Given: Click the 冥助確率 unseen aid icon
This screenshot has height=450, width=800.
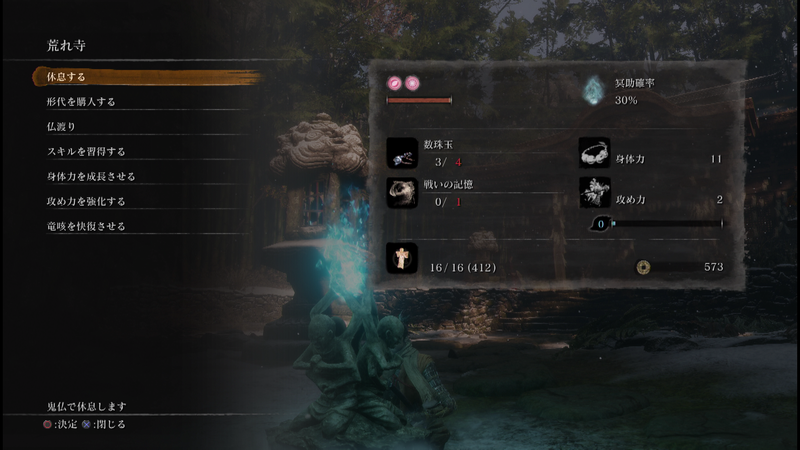Looking at the screenshot, I should point(596,92).
